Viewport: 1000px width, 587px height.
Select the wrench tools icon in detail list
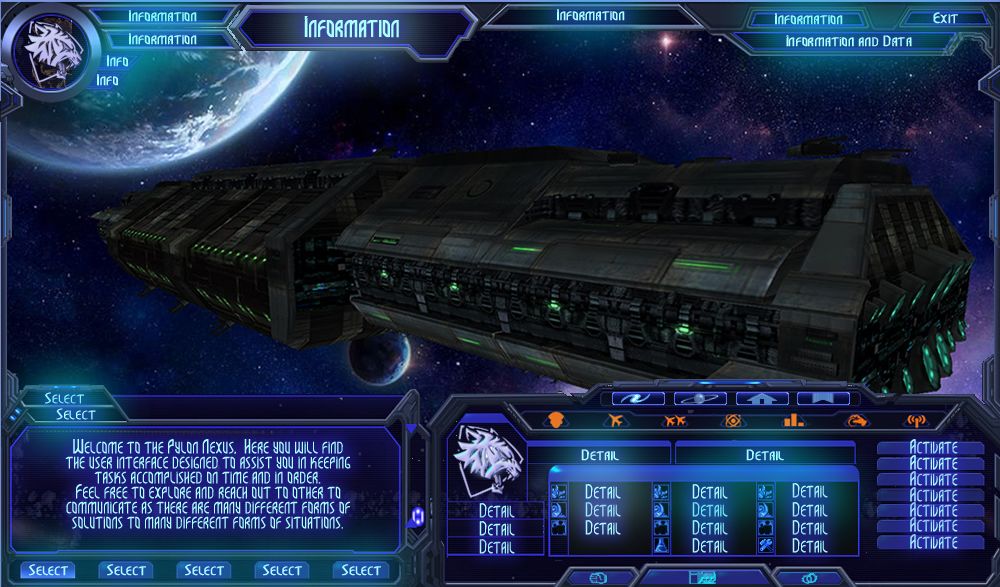click(765, 545)
